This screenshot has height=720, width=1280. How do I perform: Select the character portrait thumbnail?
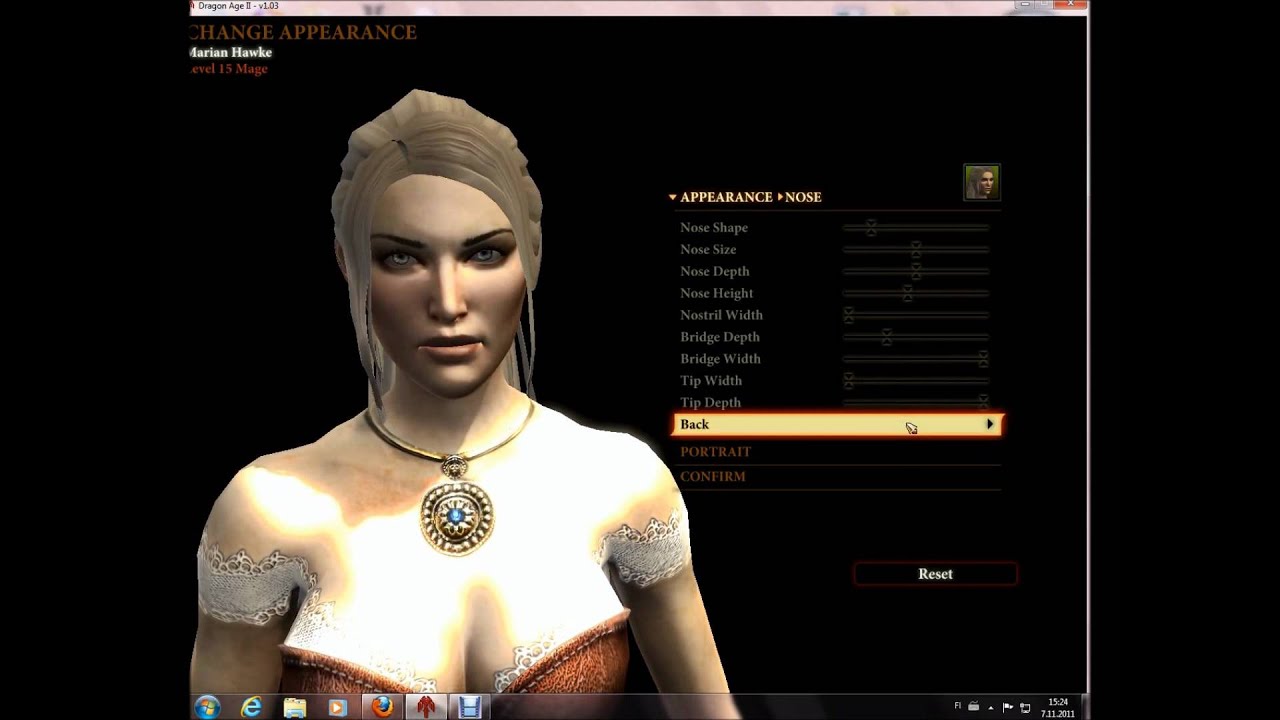click(x=981, y=183)
